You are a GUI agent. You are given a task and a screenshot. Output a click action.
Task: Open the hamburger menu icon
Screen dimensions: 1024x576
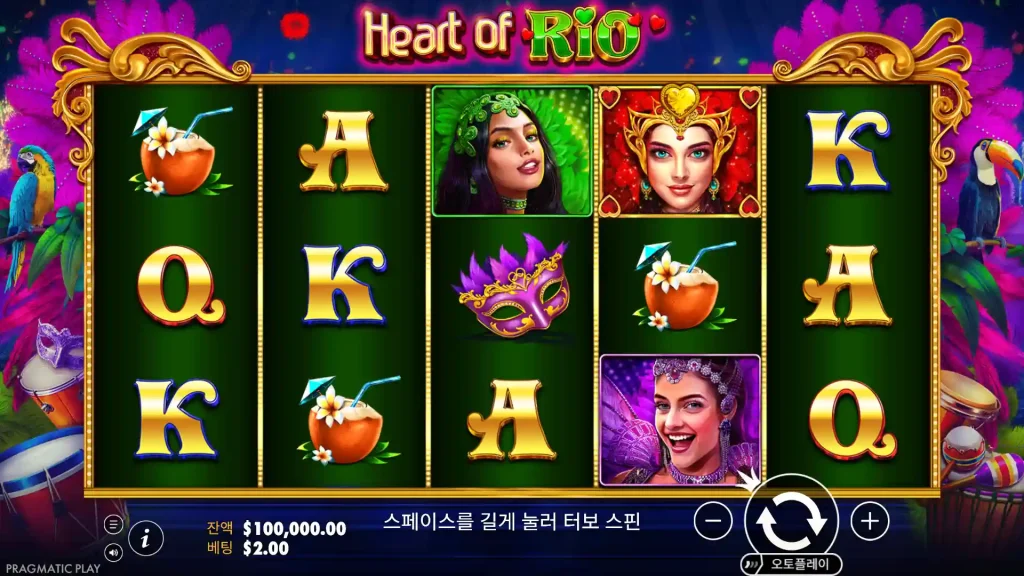[x=113, y=524]
